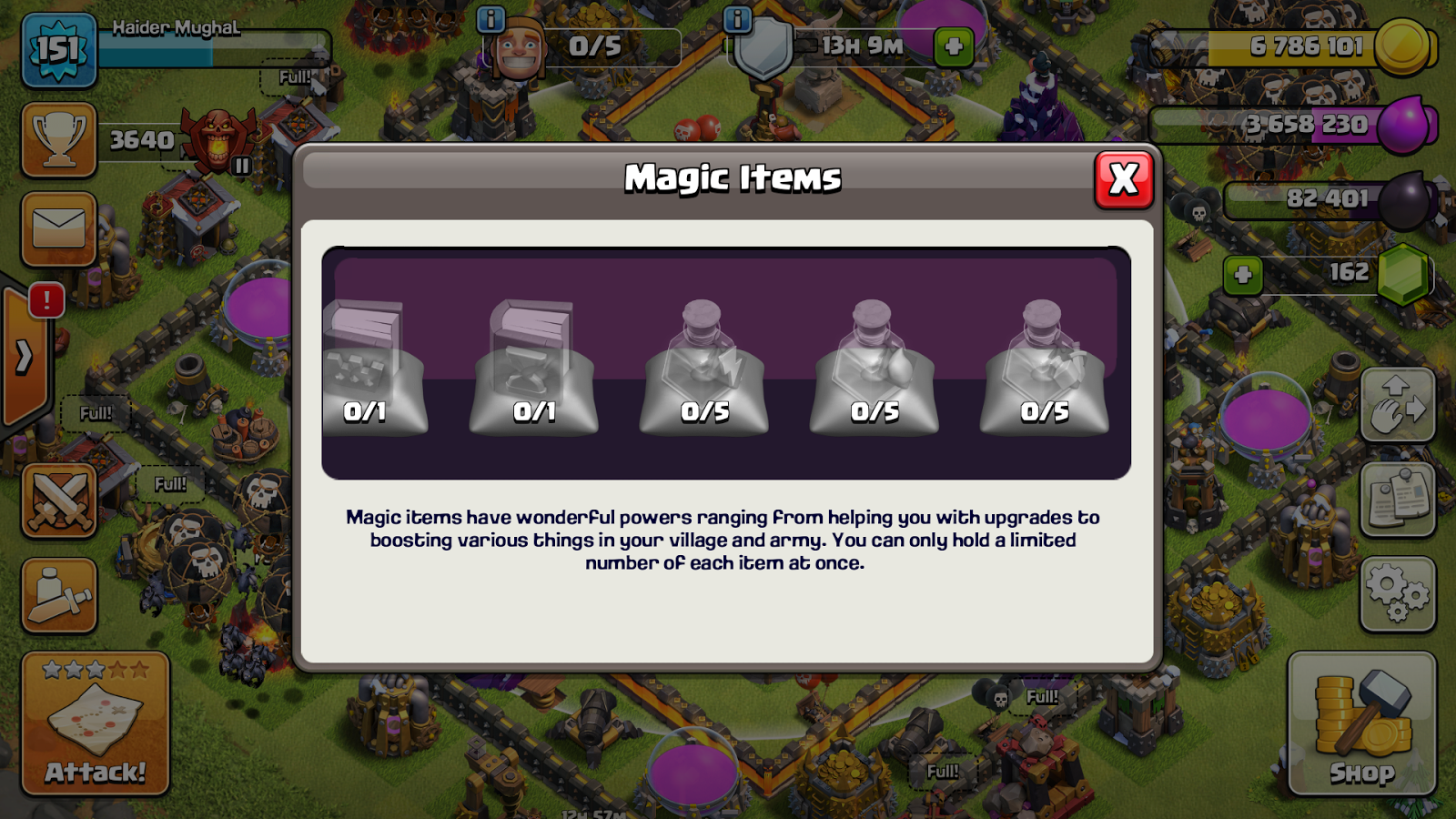The image size is (1456, 819).
Task: Open the Shop
Action: pos(1362,724)
